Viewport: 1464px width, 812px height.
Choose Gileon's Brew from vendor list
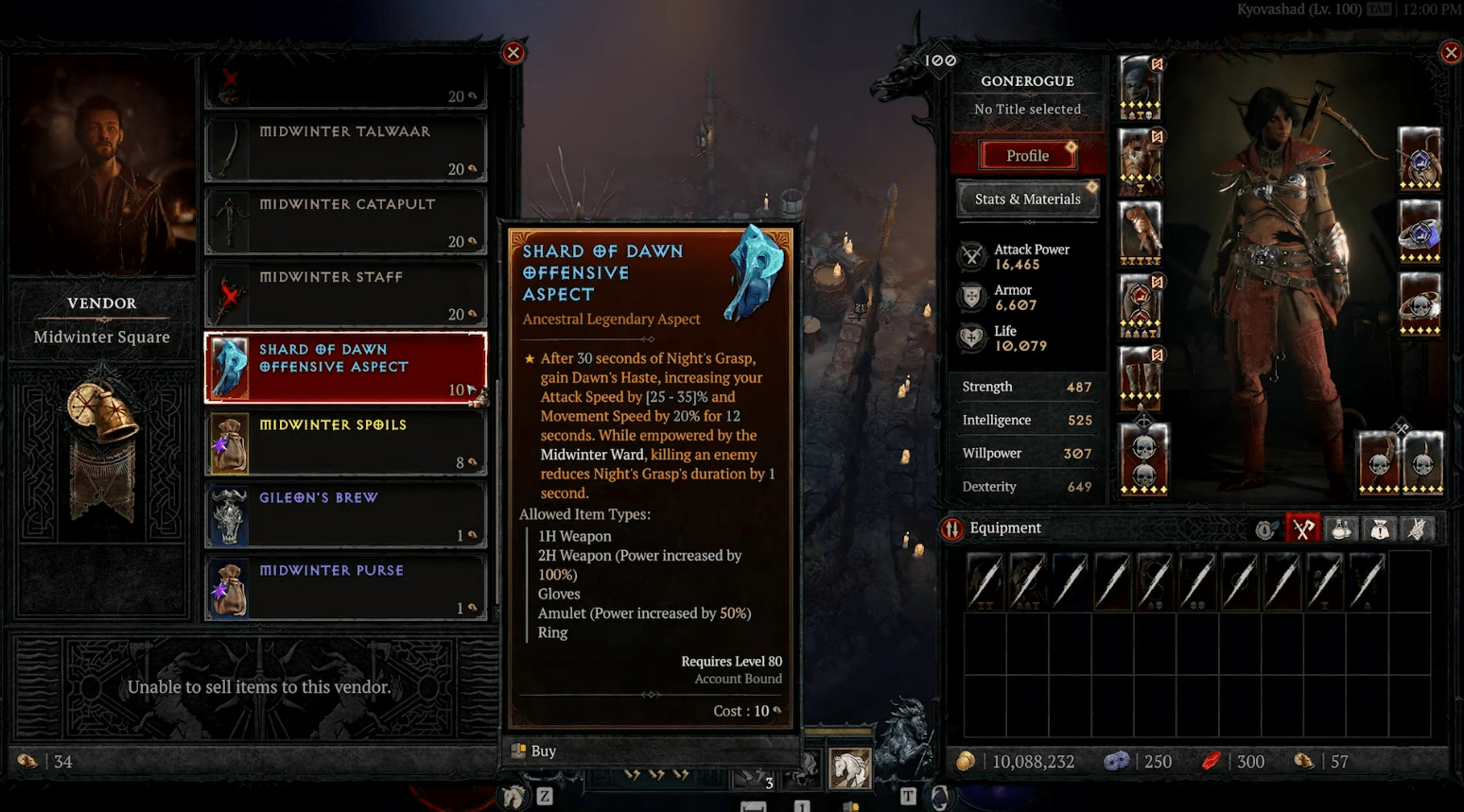tap(346, 515)
